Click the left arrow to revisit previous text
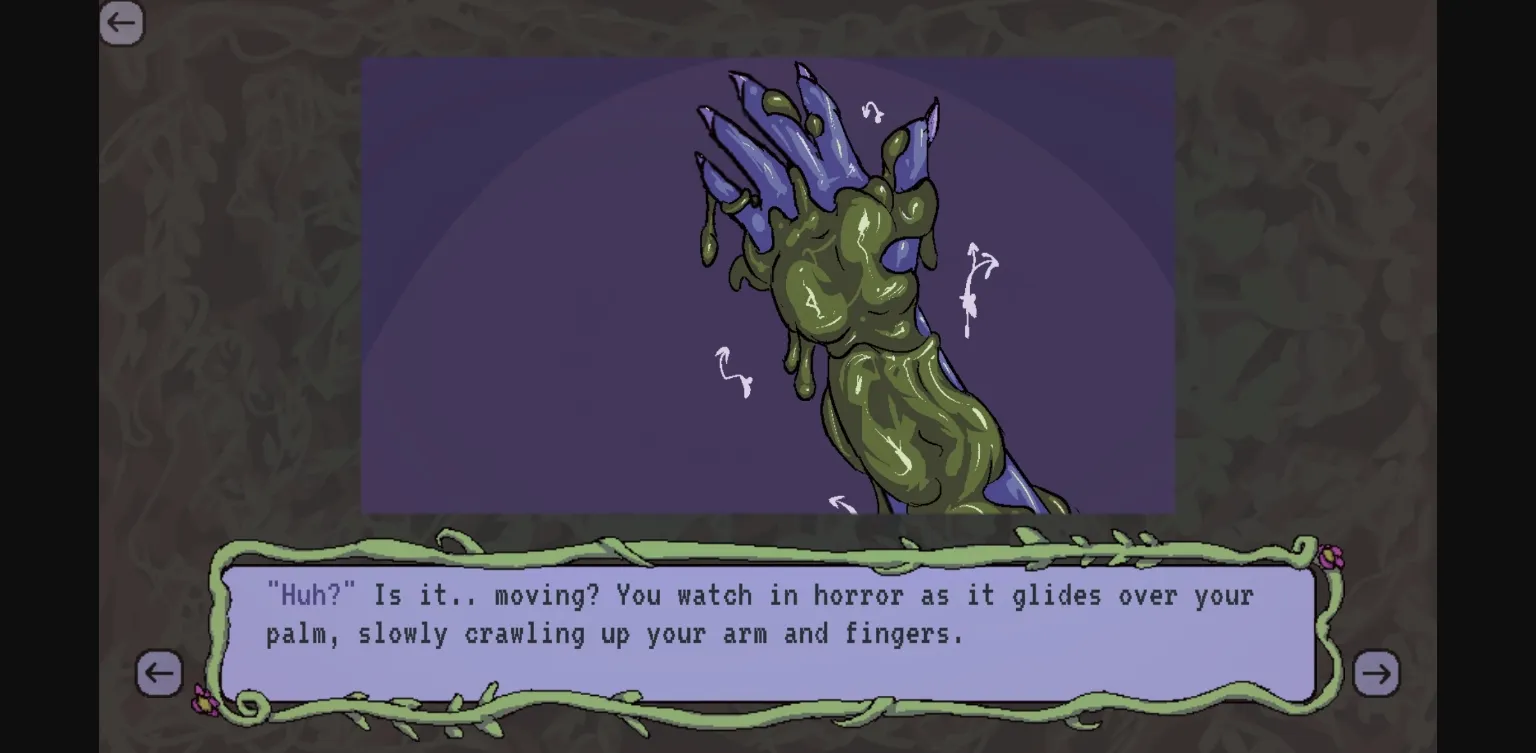This screenshot has width=1536, height=753. 159,674
